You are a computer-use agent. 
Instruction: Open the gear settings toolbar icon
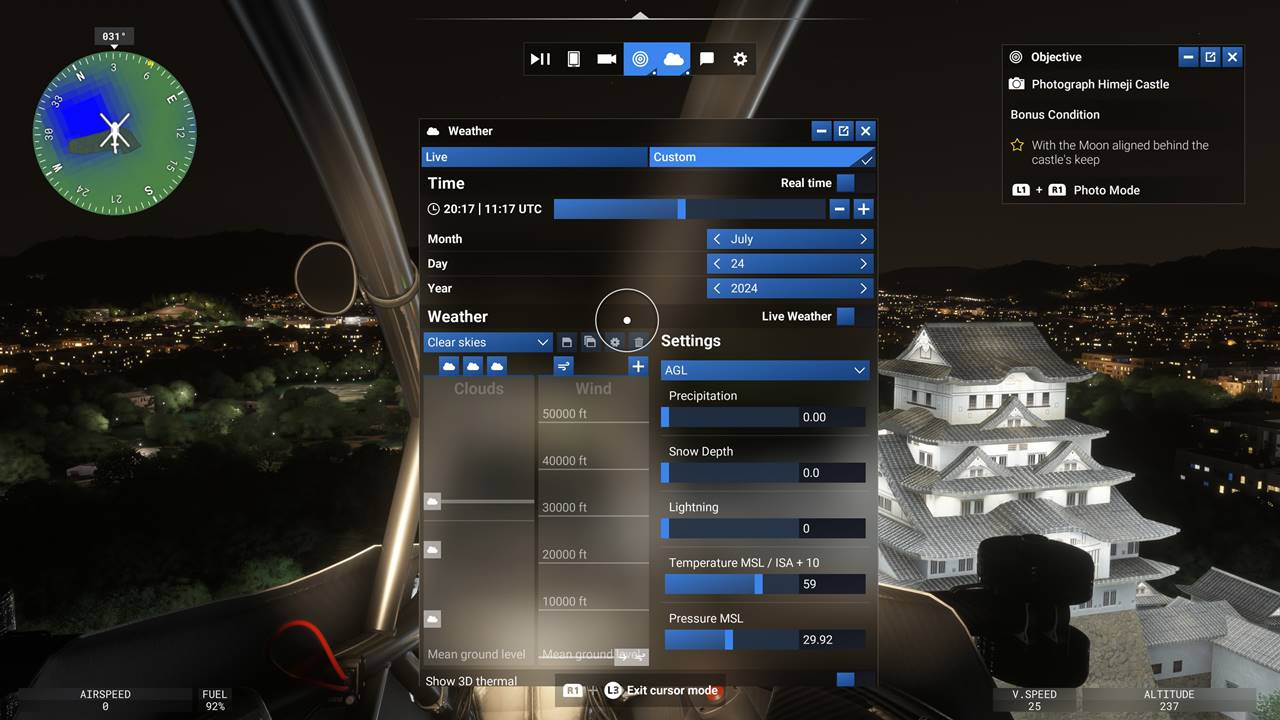[740, 59]
